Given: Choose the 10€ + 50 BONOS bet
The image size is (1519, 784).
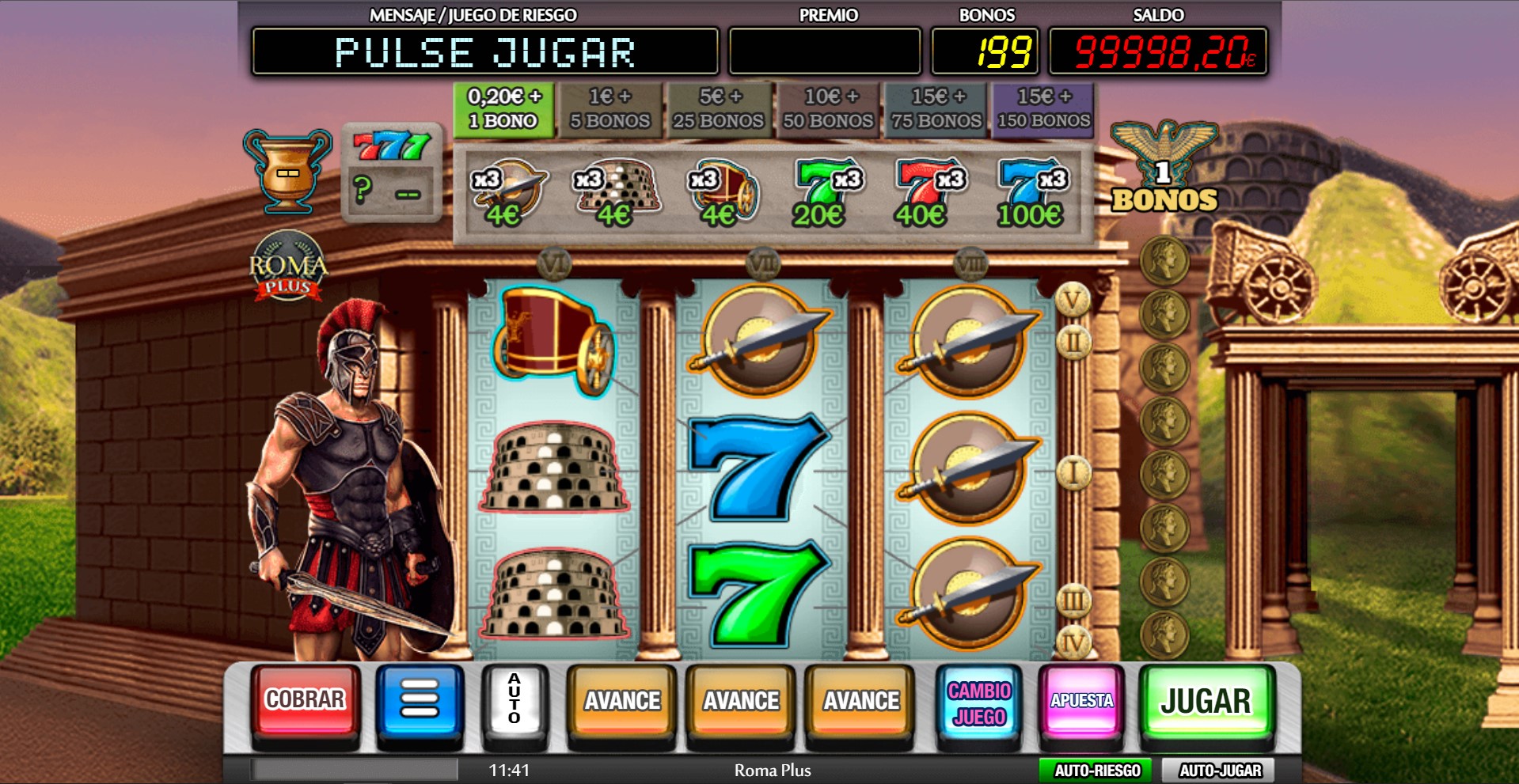Looking at the screenshot, I should click(829, 109).
